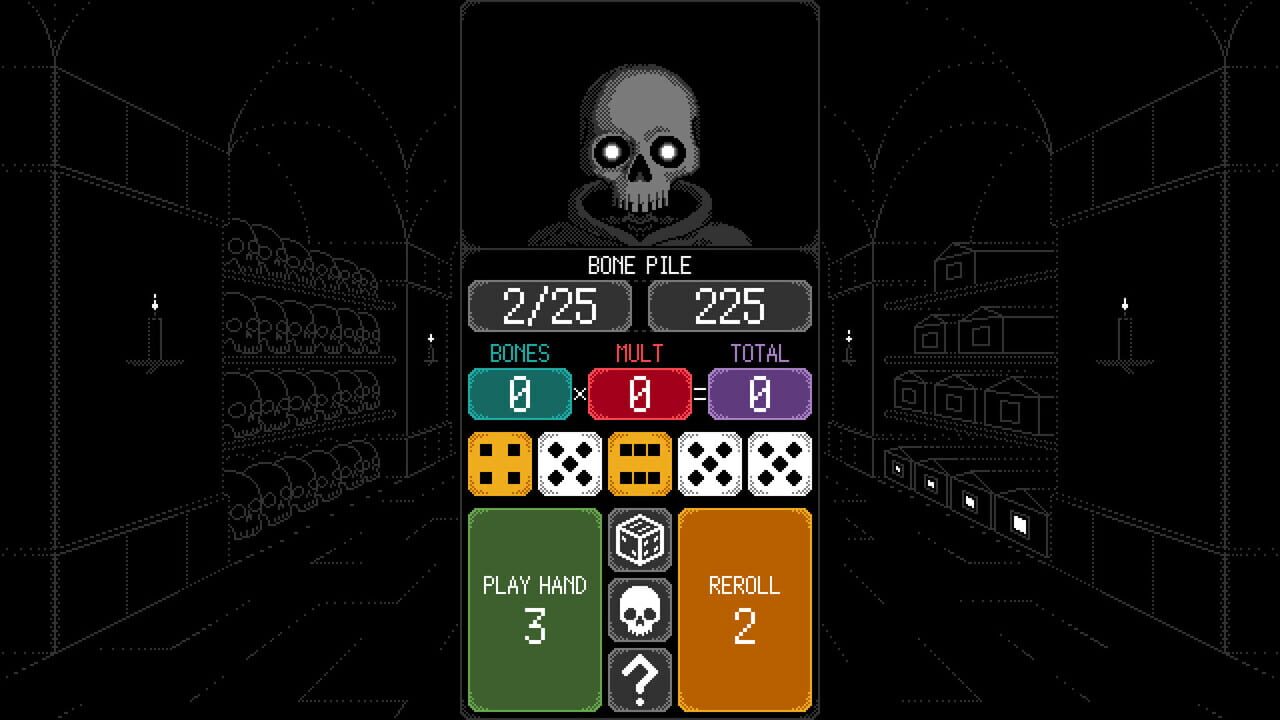Open the dice info icon above the skull
Image resolution: width=1280 pixels, height=720 pixels.
pyautogui.click(x=640, y=541)
